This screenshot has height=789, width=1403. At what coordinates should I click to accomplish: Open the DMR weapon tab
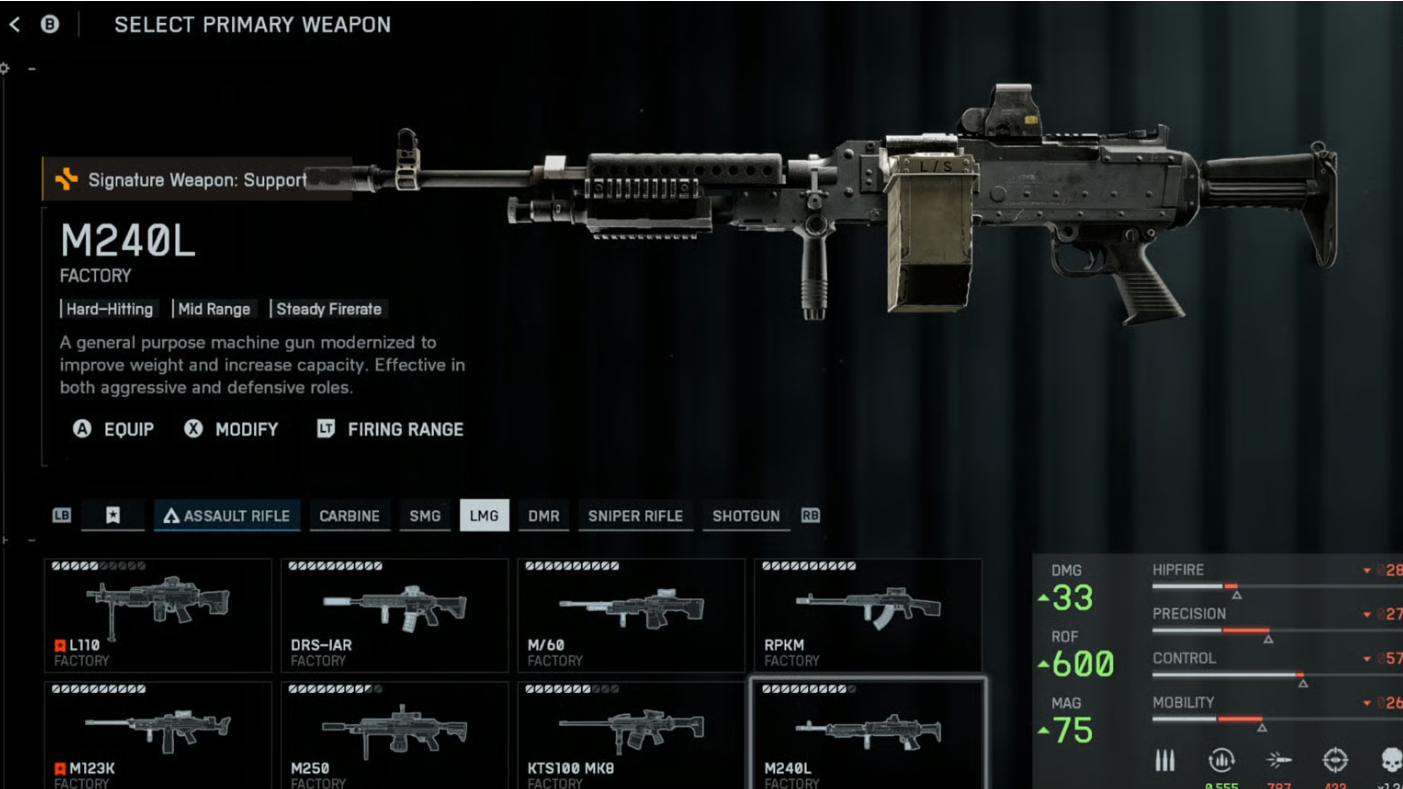tap(544, 516)
